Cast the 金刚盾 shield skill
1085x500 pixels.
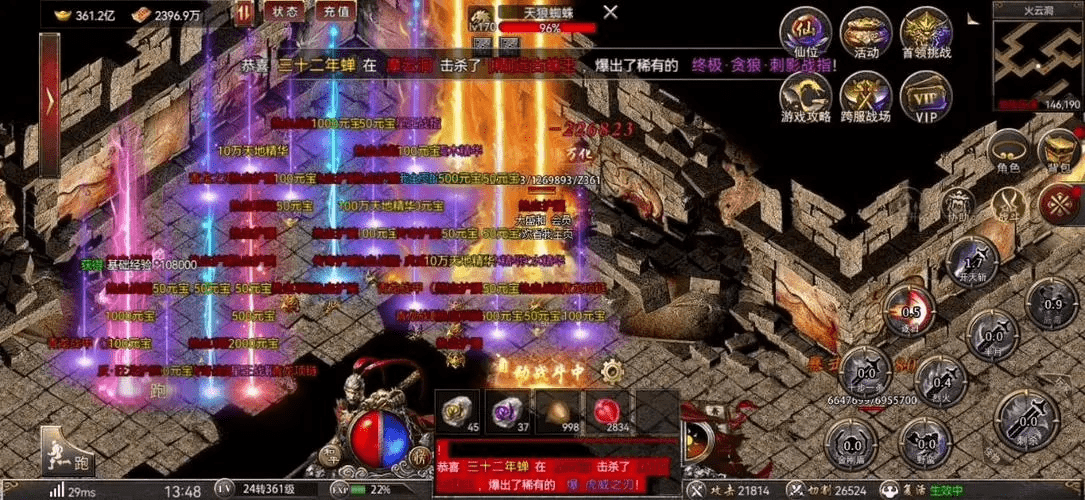852,443
